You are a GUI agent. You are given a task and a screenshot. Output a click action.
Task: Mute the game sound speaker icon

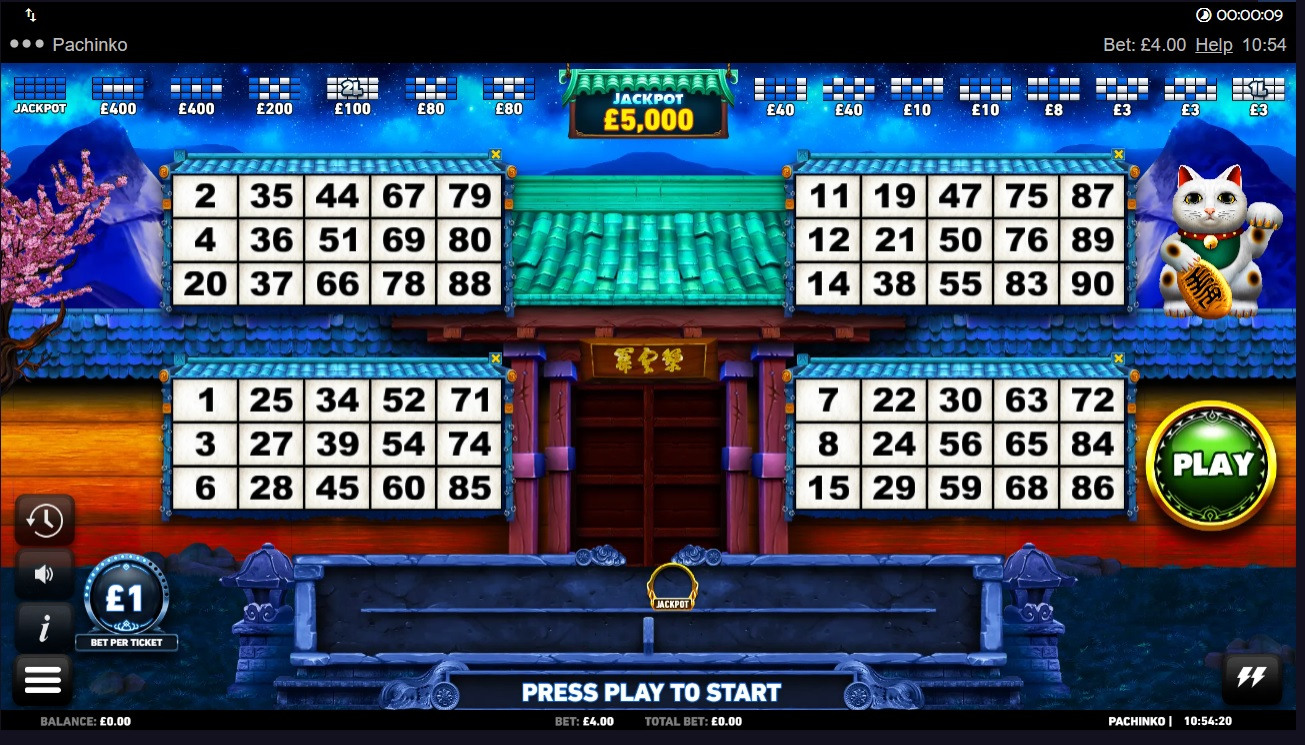click(x=44, y=574)
